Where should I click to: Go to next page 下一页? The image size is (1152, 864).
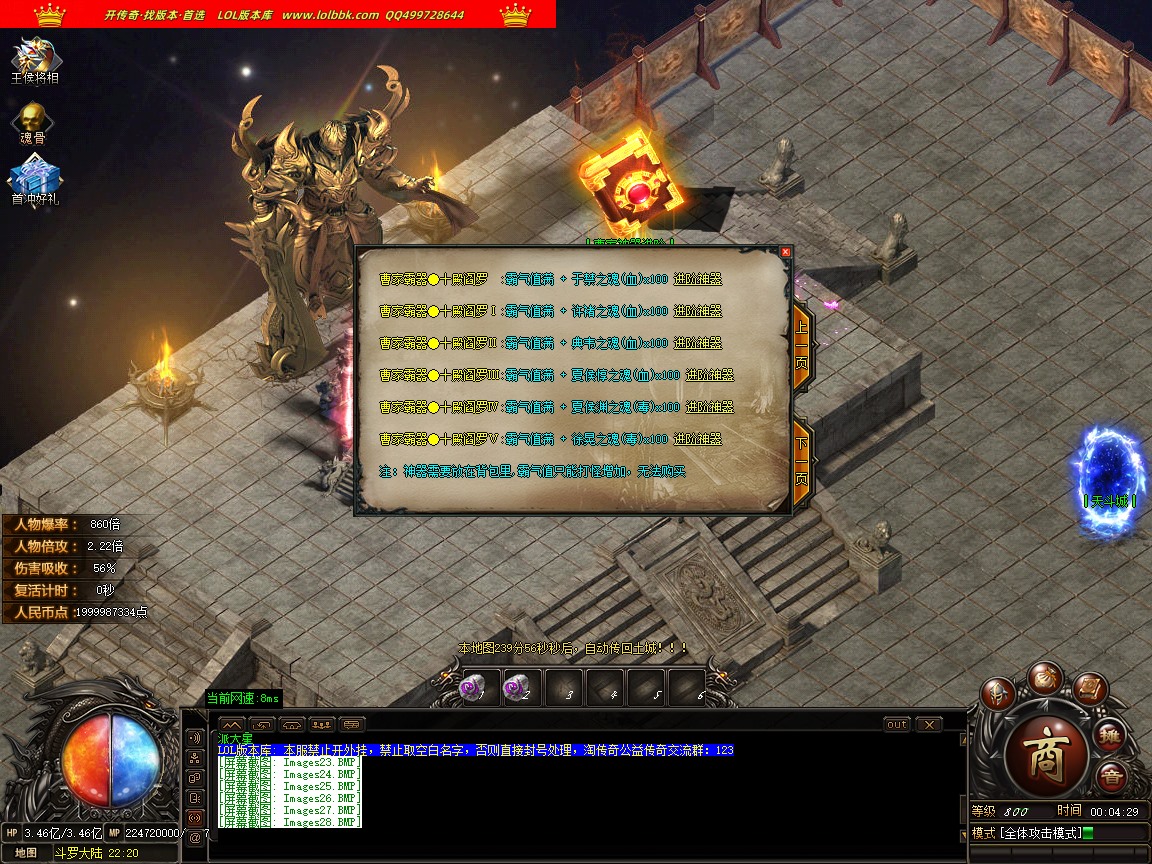801,463
